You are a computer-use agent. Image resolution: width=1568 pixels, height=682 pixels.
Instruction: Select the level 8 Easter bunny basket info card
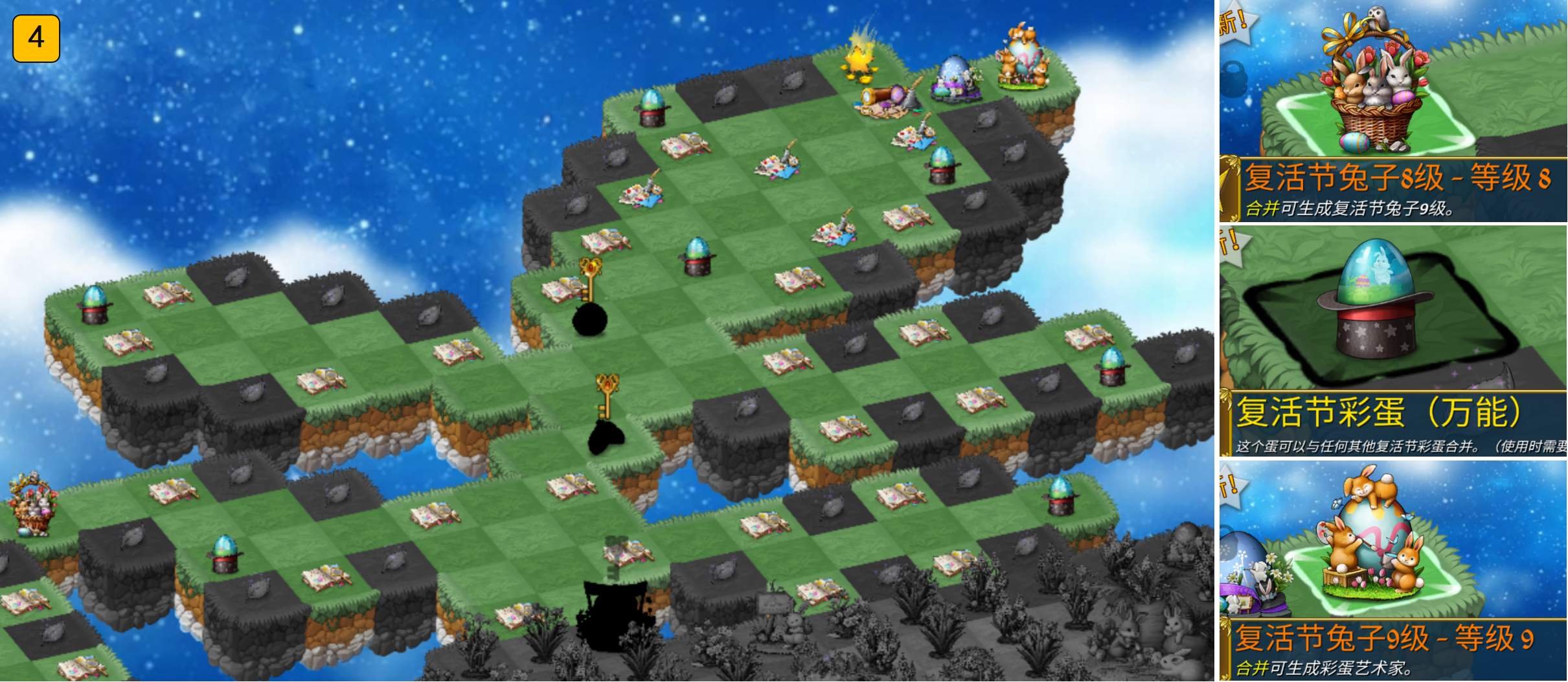point(1392,111)
